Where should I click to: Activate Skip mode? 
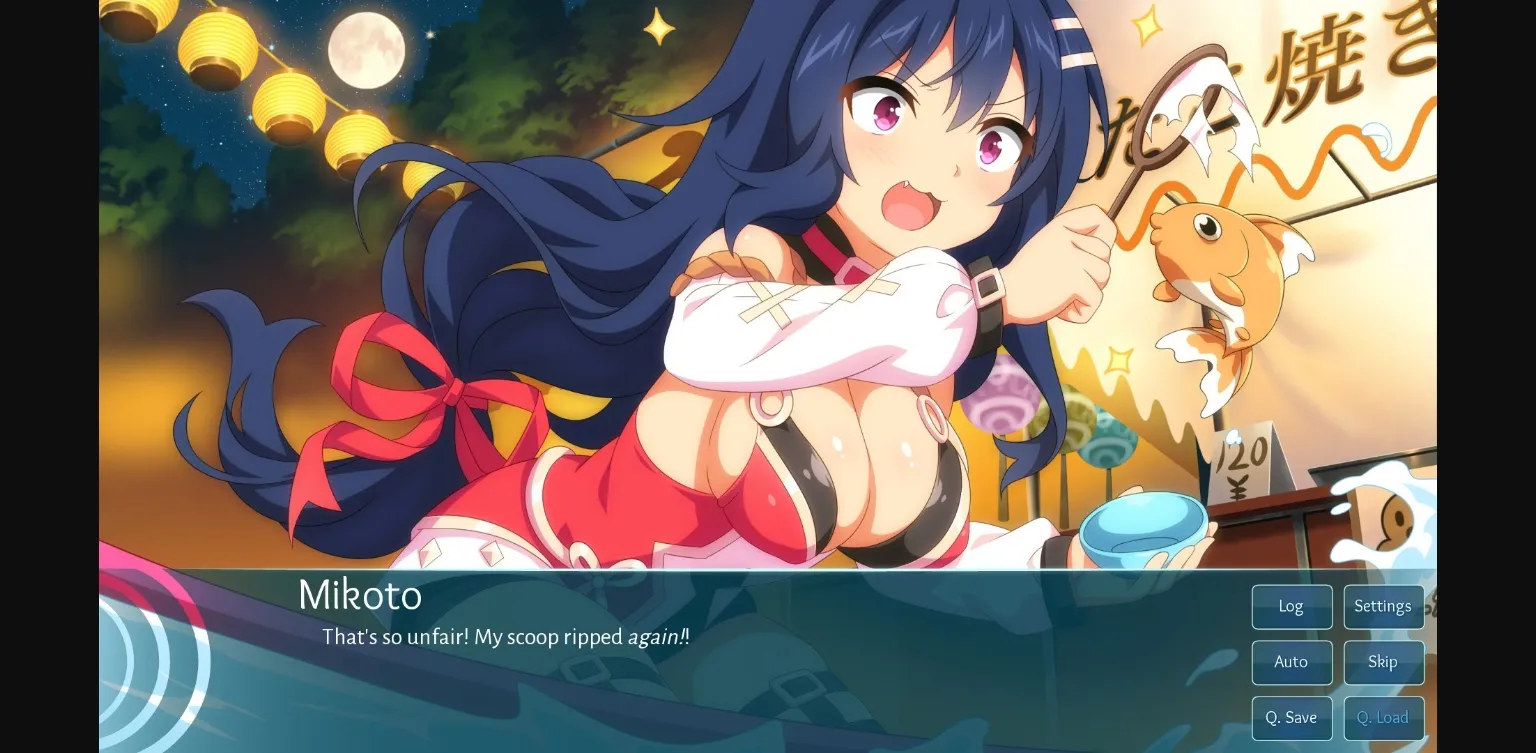[x=1383, y=662]
